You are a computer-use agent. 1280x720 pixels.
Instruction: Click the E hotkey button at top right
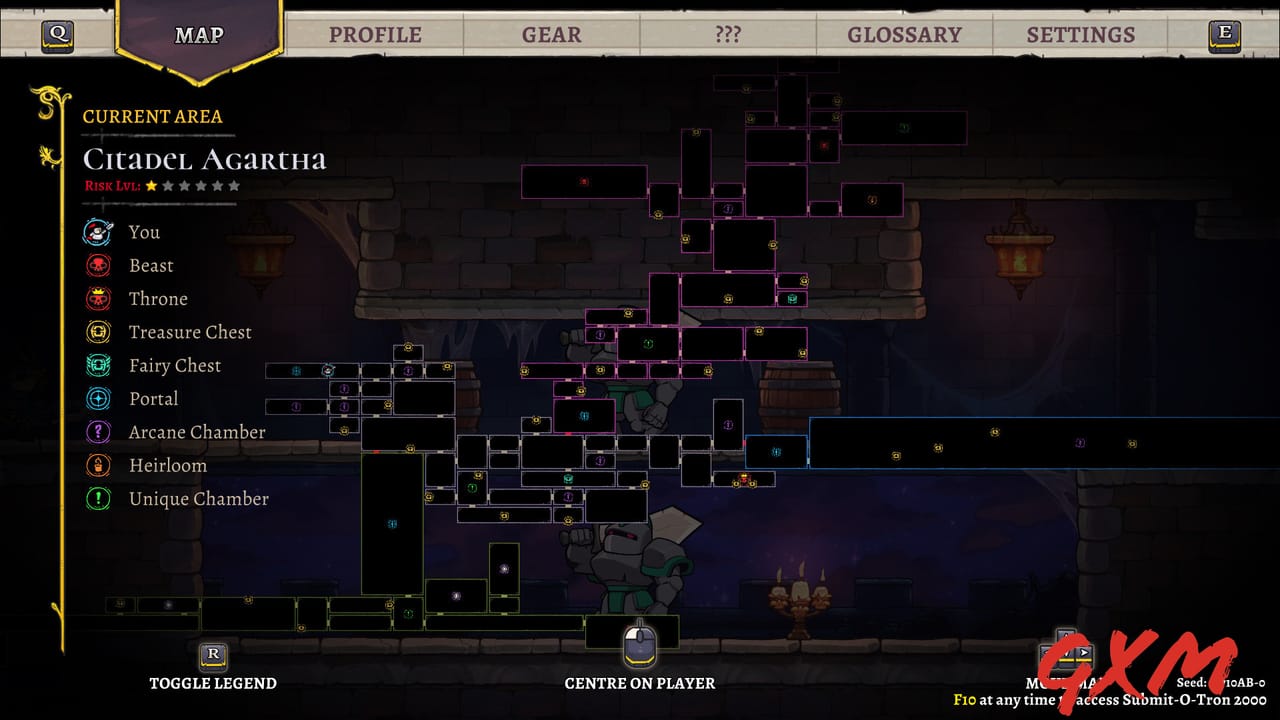(x=1224, y=33)
